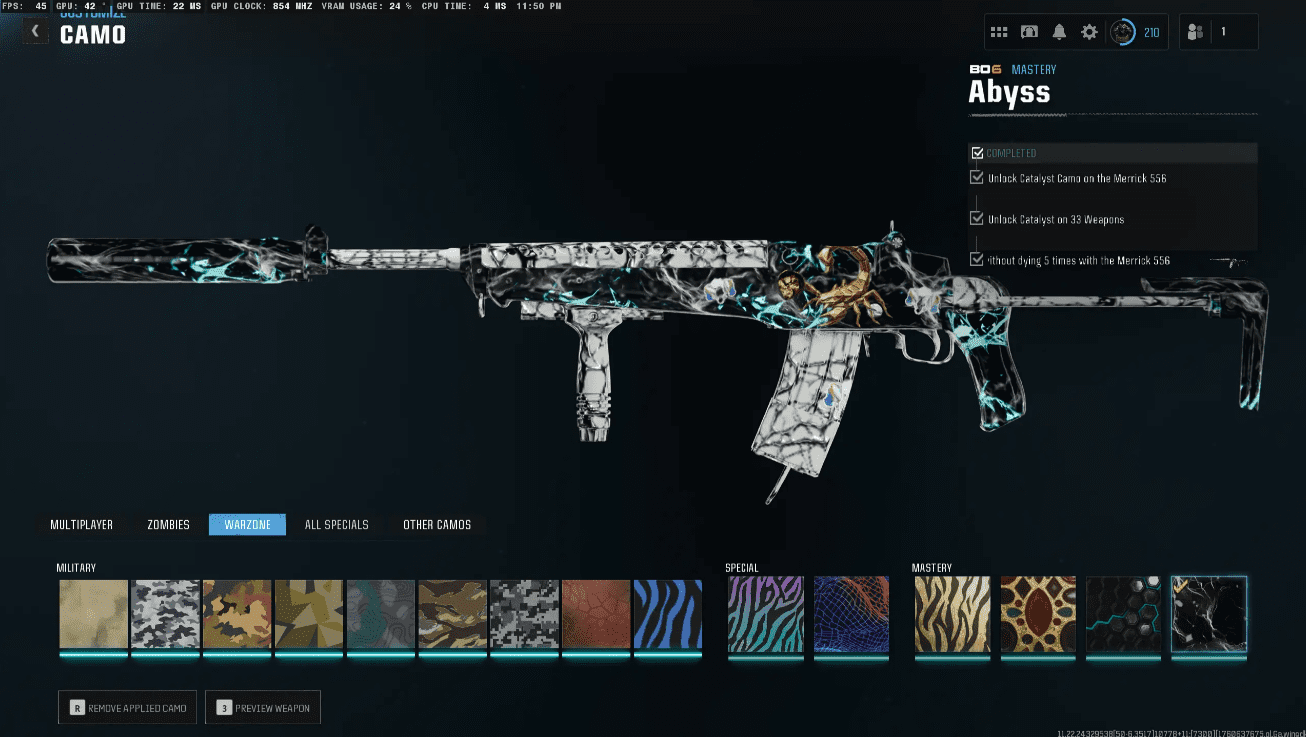Pick the purple-teal zebra special camo

click(x=765, y=614)
